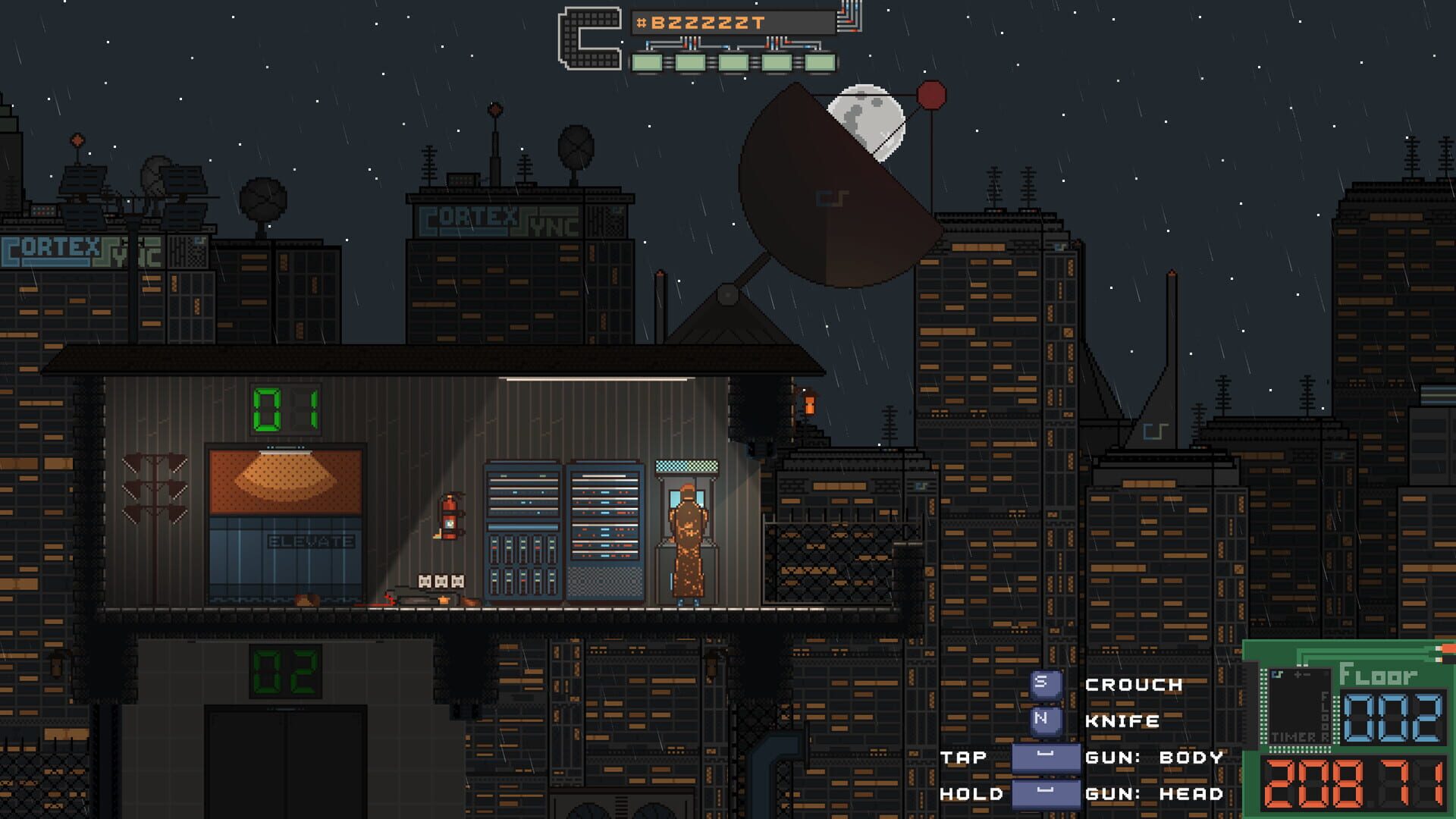Select the spacebar icon for GUN: HEAD

(x=1045, y=793)
